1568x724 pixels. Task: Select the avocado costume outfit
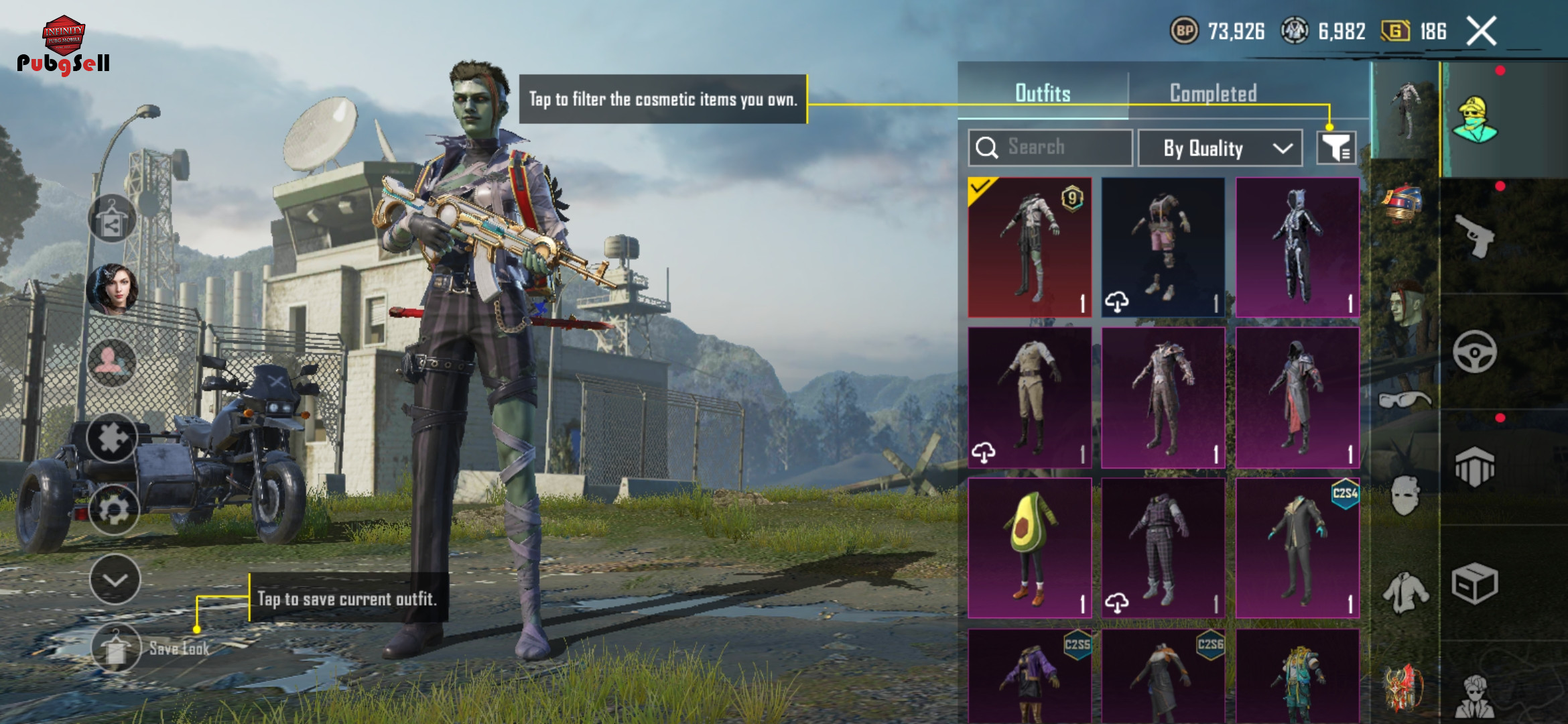pos(1030,547)
